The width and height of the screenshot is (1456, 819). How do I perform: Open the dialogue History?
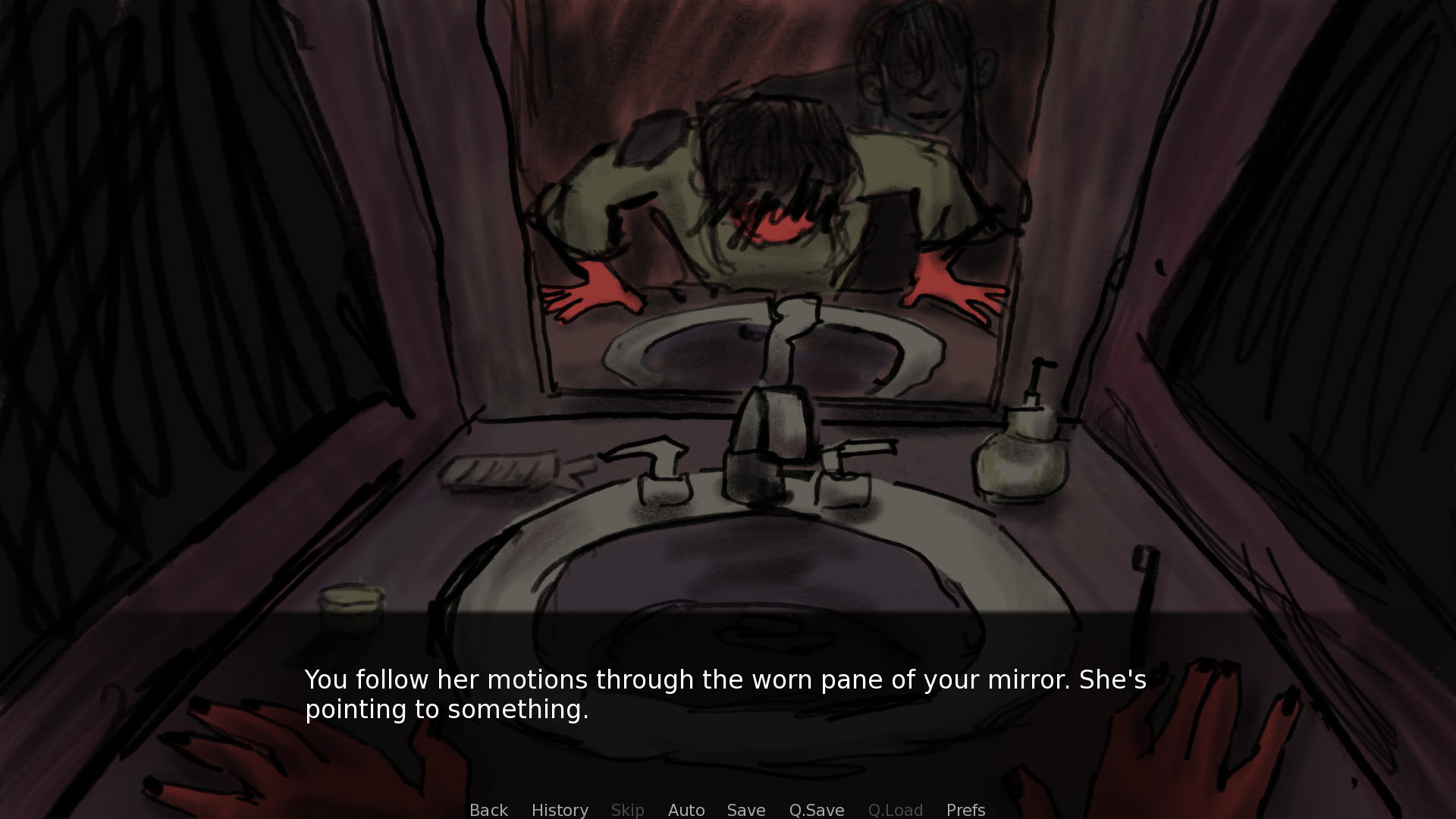pyautogui.click(x=560, y=810)
